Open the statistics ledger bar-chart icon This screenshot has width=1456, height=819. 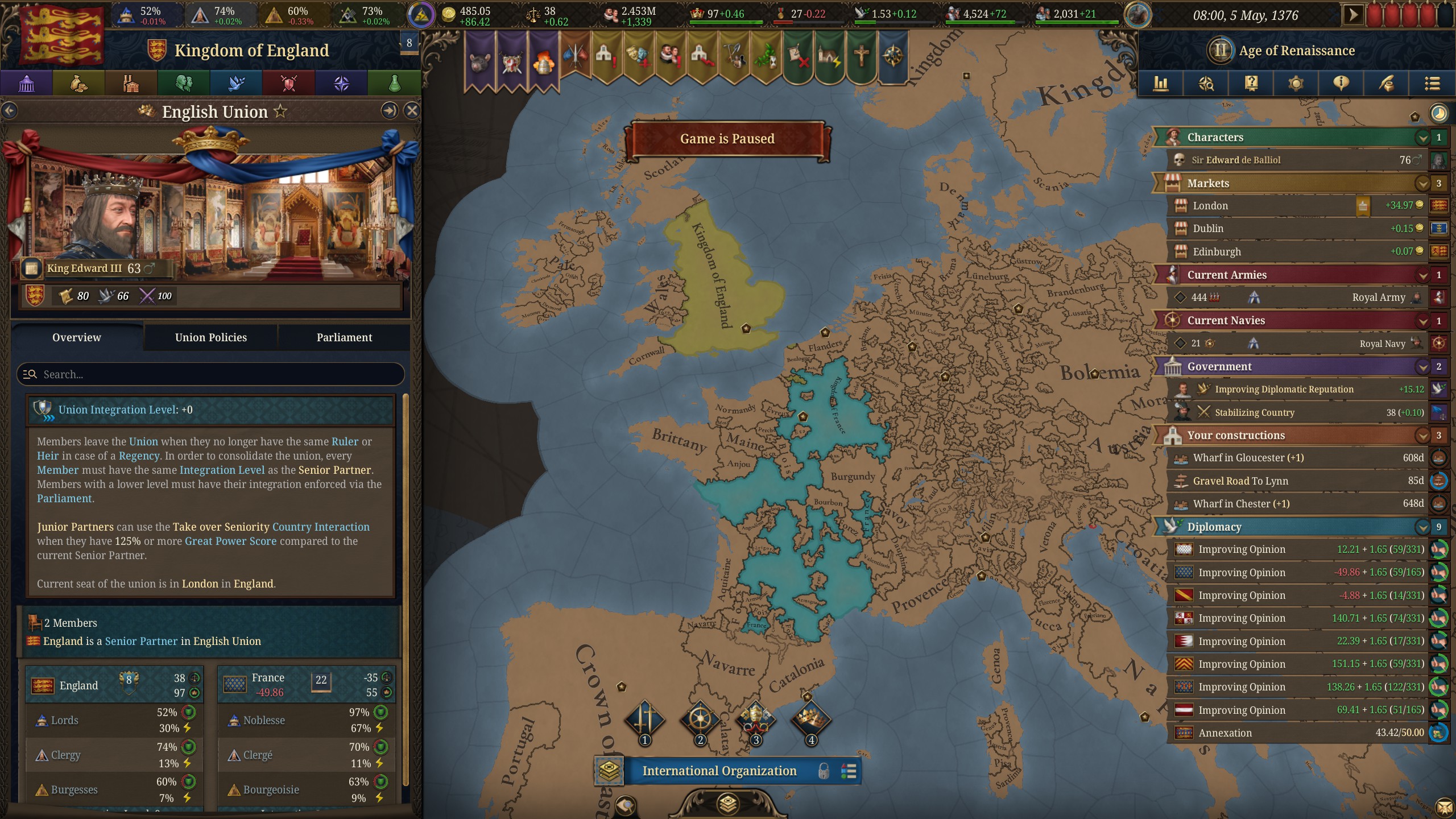[1161, 84]
